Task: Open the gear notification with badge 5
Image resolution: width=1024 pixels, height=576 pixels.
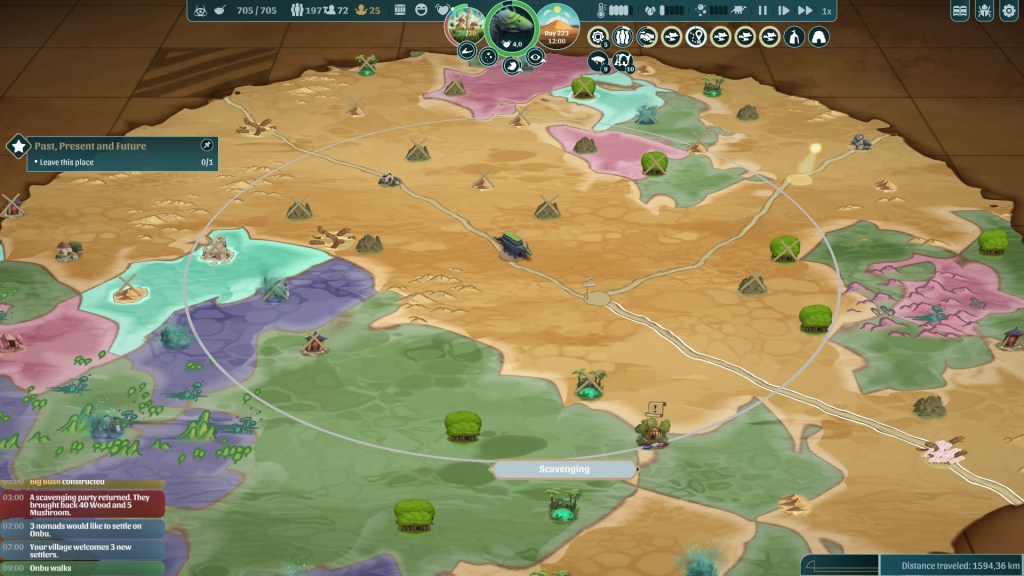Action: [x=598, y=37]
